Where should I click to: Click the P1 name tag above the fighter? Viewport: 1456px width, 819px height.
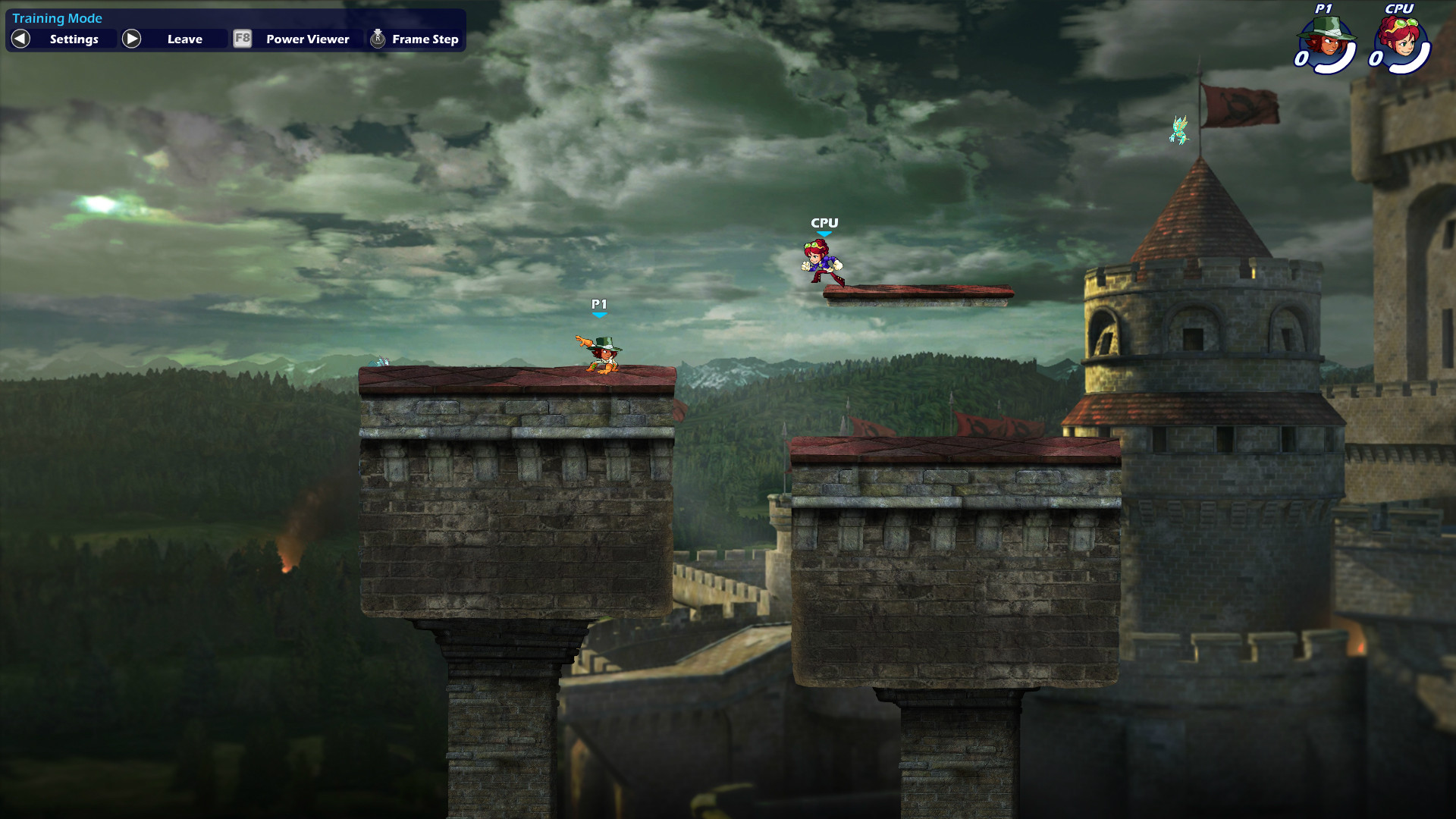[599, 303]
